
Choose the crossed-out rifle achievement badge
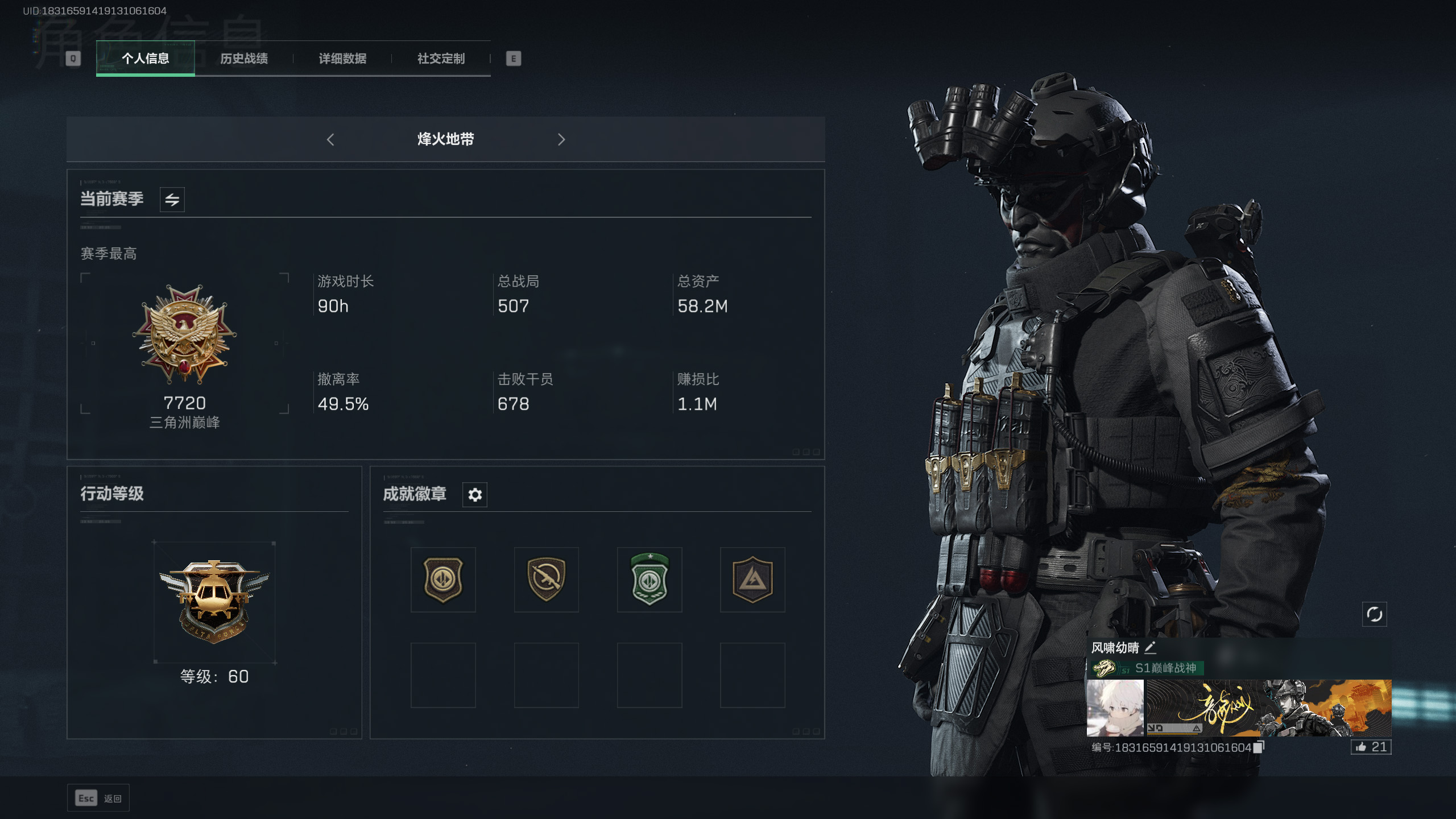tap(546, 580)
